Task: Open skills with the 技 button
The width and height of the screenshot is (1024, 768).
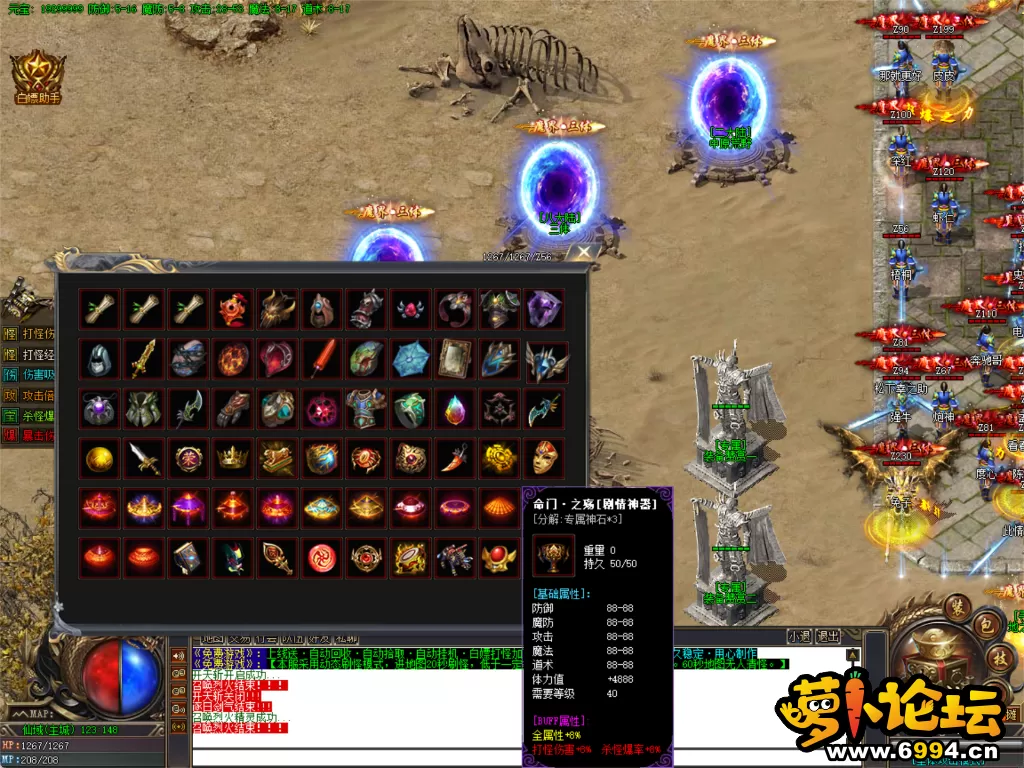Action: 999,657
